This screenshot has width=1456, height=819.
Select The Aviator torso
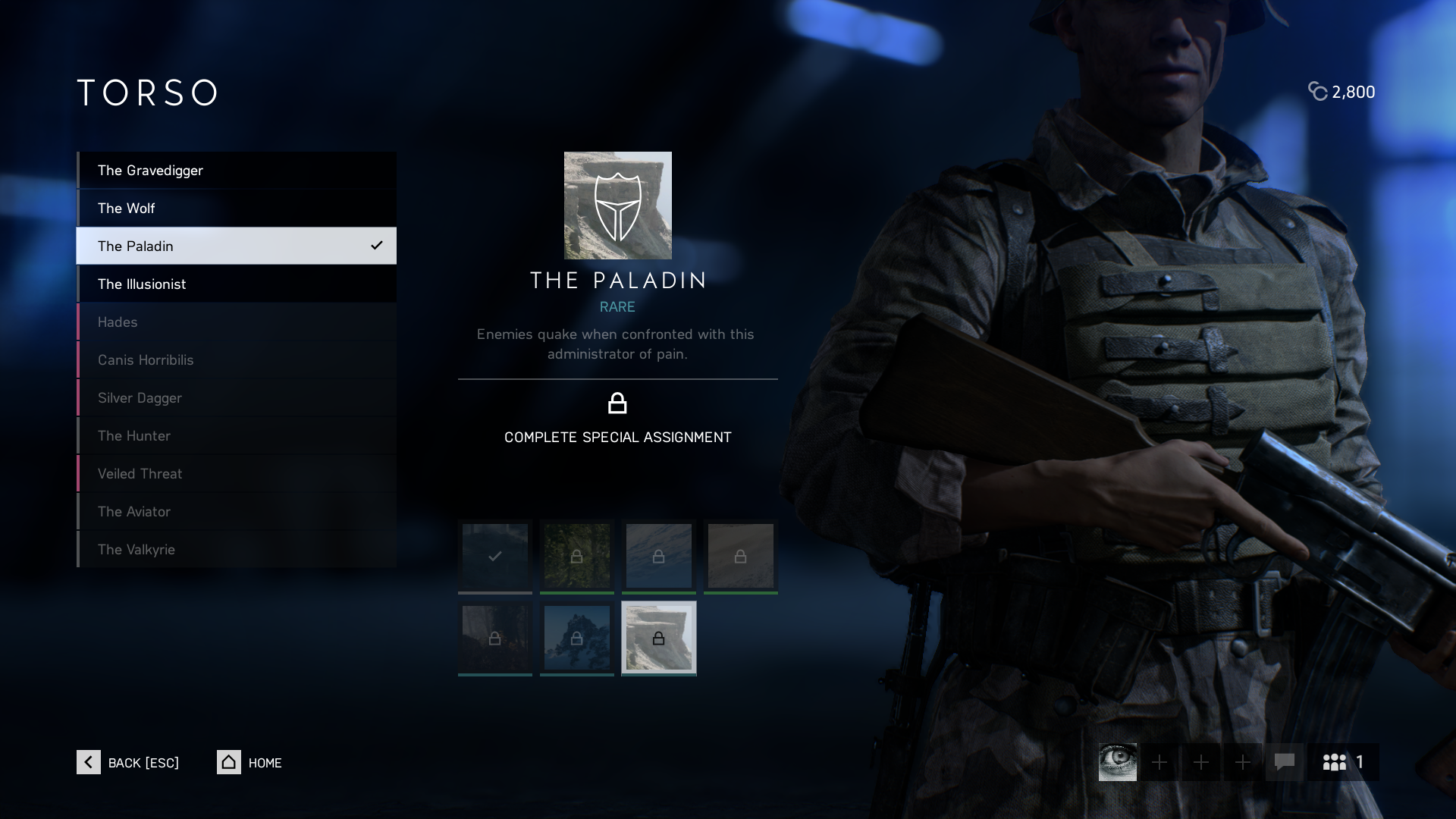tap(236, 512)
